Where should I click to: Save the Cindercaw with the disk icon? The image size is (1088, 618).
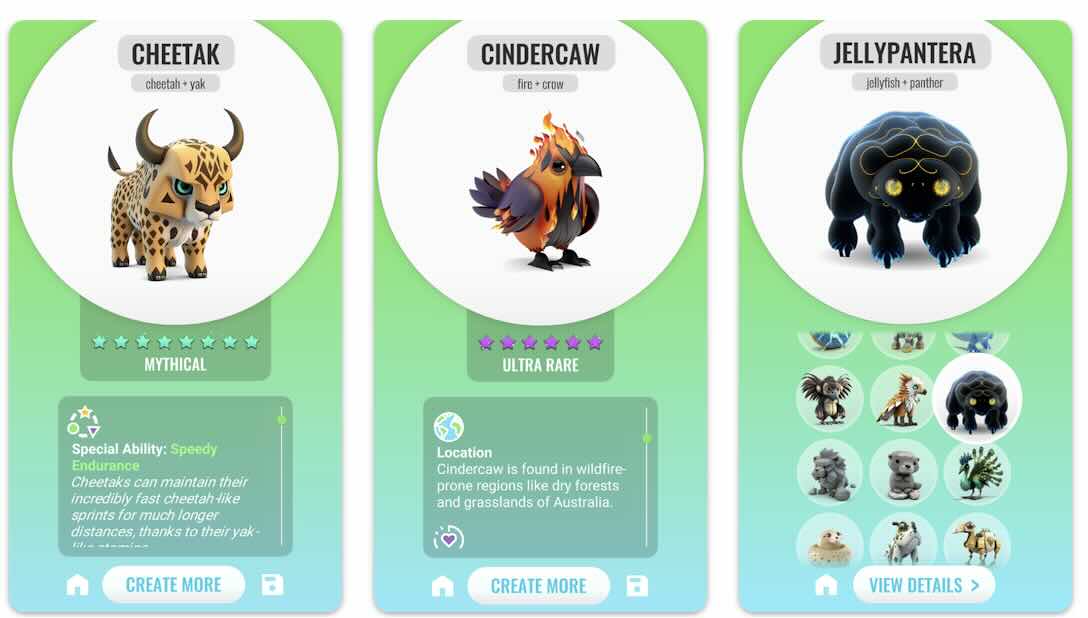636,585
